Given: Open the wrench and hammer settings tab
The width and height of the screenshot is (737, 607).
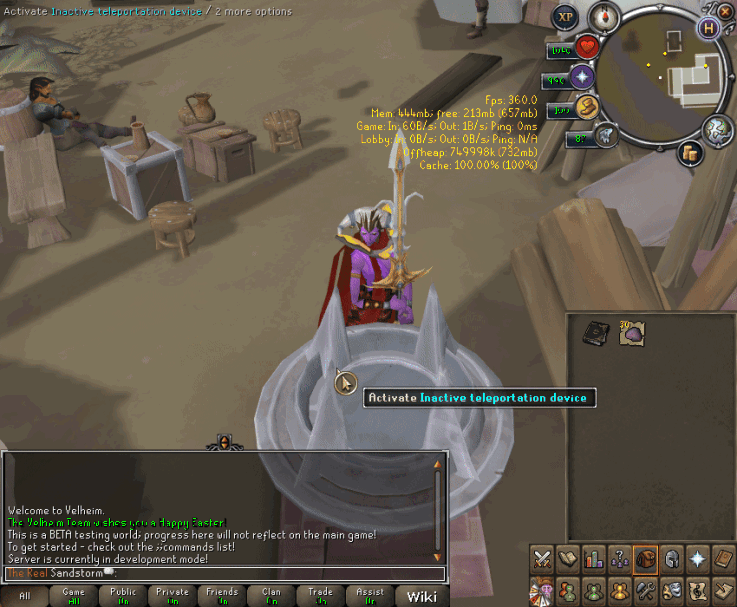Looking at the screenshot, I should (646, 590).
